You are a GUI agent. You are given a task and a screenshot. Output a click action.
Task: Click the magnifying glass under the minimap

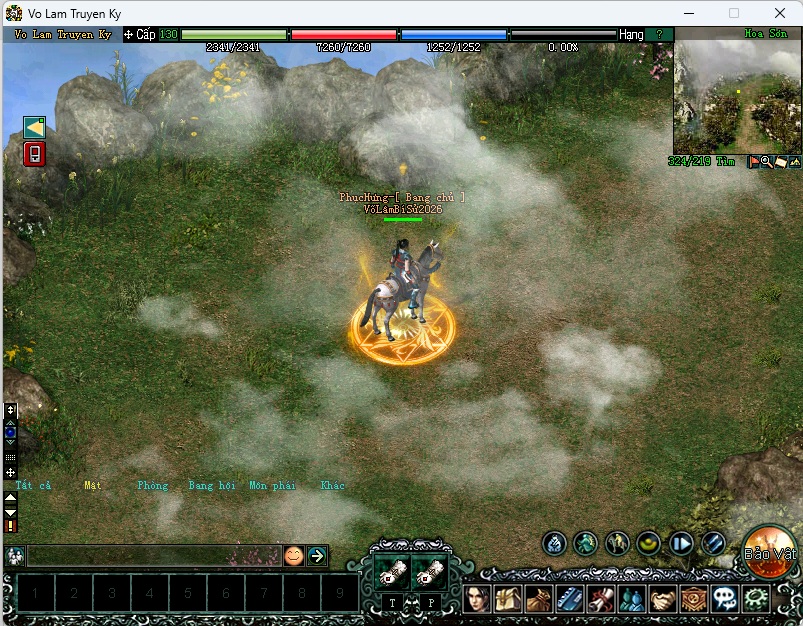[x=767, y=162]
